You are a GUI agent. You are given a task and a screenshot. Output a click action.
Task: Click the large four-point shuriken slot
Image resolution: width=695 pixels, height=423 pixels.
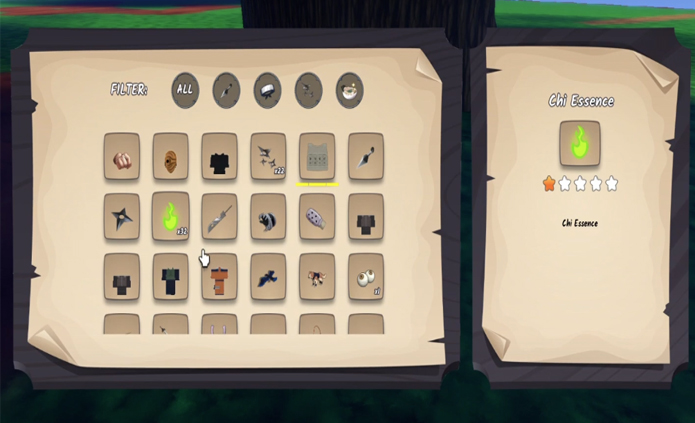[122, 216]
